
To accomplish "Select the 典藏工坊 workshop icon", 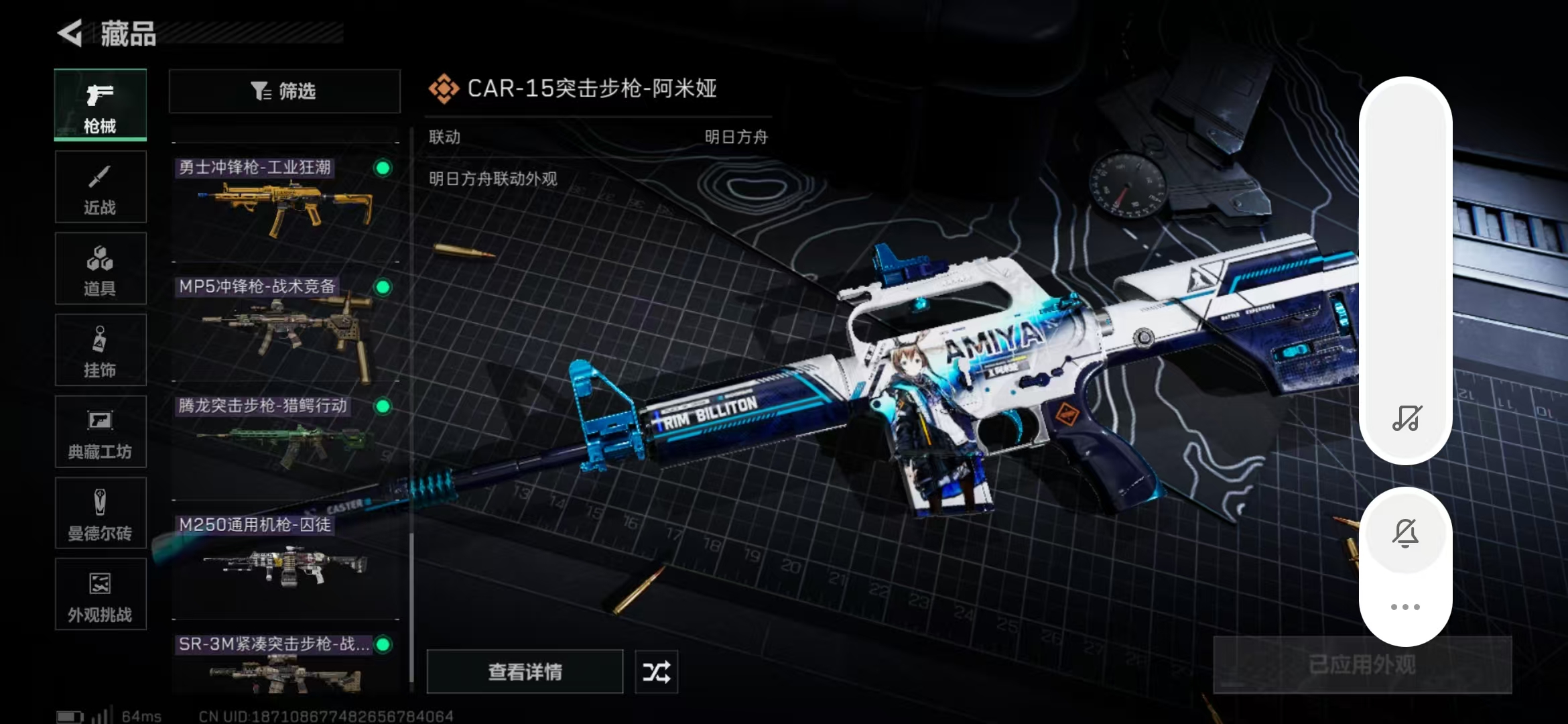I will click(99, 432).
